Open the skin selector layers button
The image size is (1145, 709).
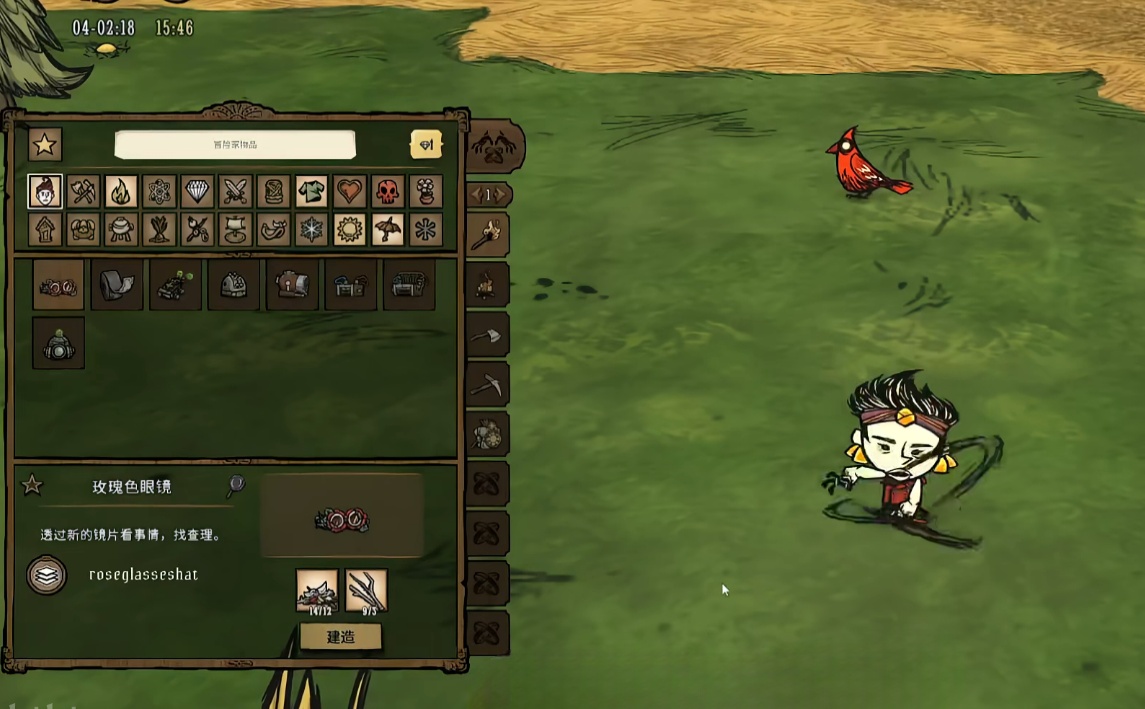(x=46, y=576)
